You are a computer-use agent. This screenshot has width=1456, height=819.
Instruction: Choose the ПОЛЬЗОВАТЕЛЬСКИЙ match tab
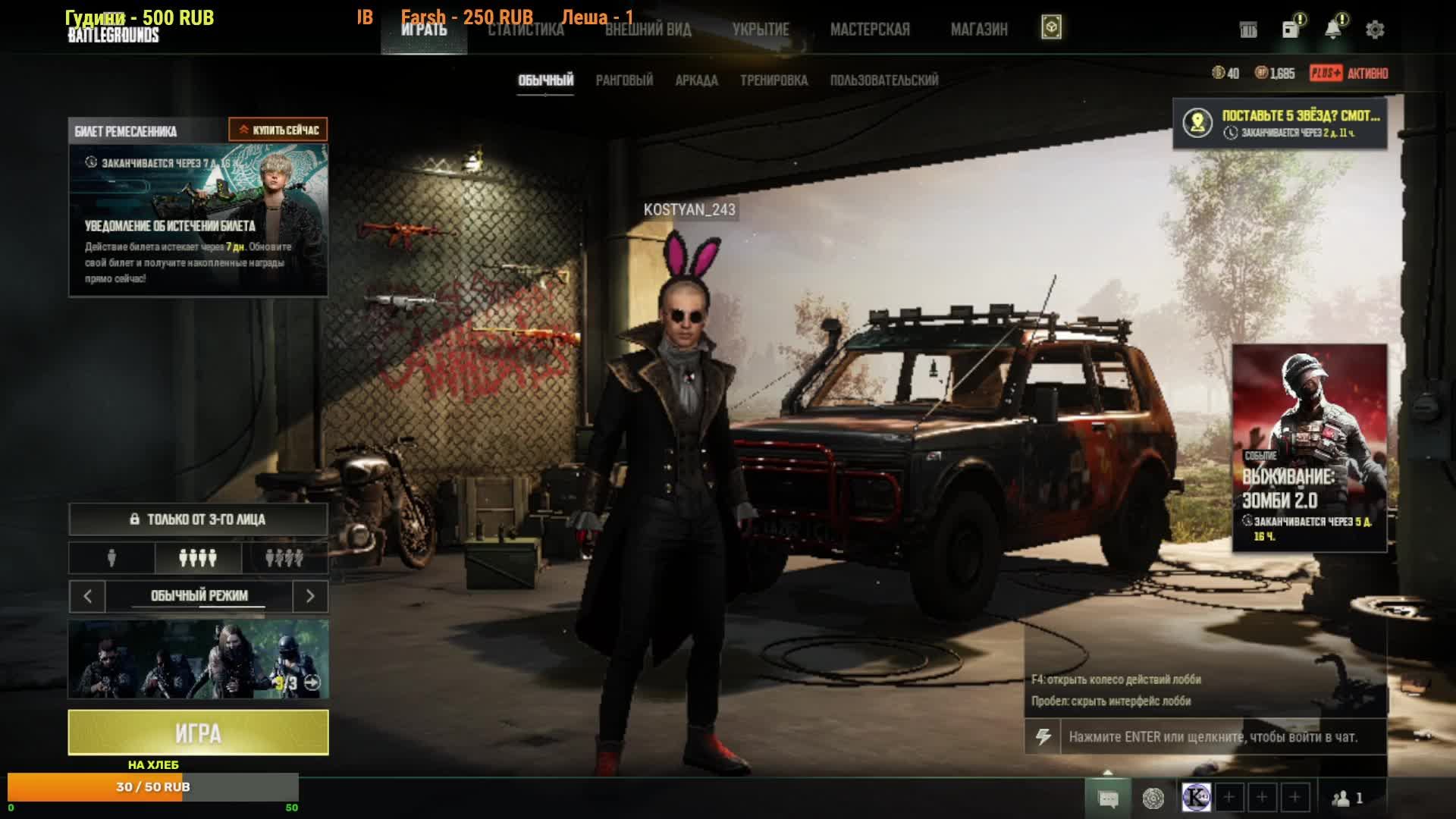click(x=883, y=80)
